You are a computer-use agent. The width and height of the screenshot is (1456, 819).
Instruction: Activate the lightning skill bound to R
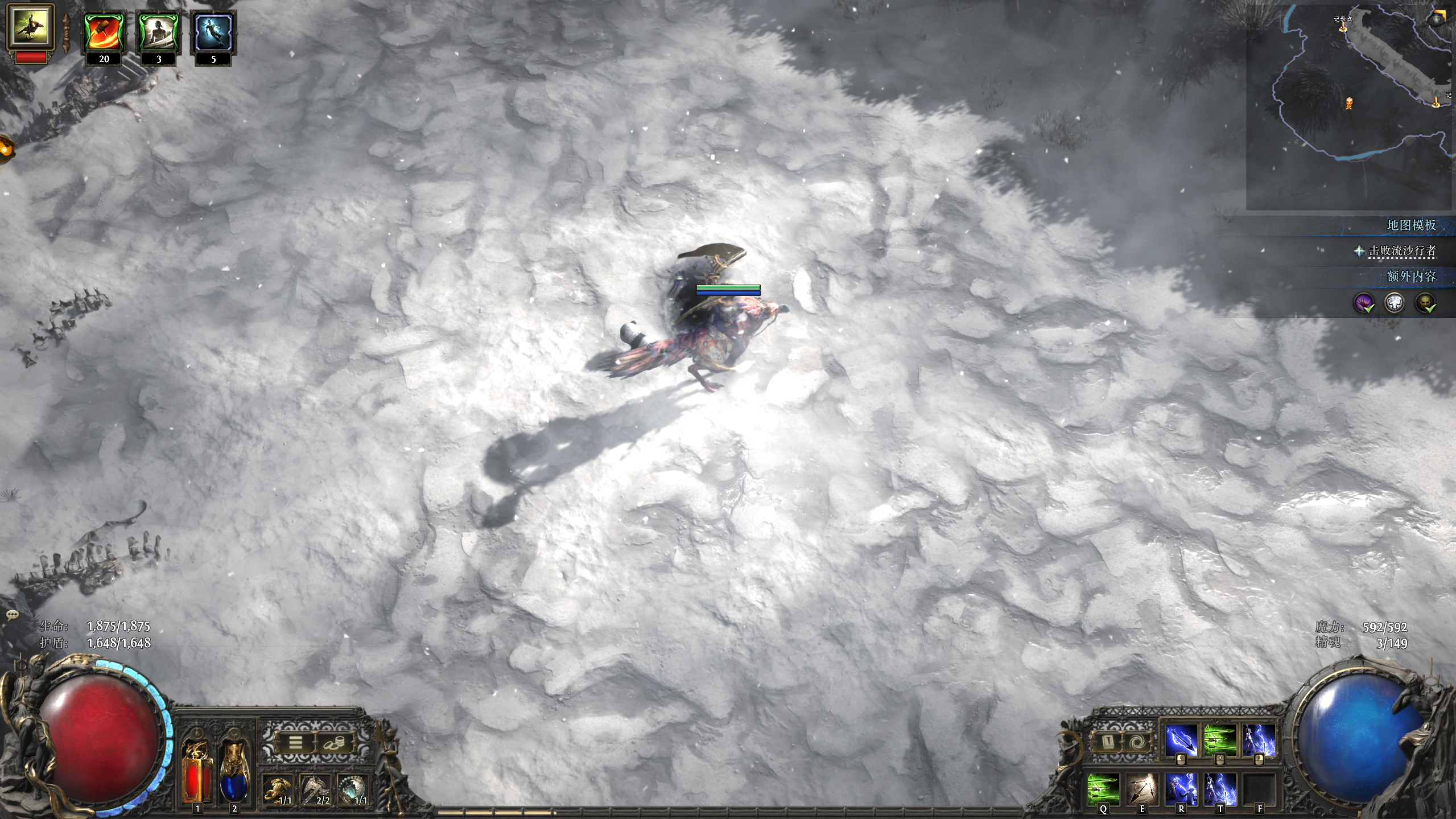[1181, 789]
